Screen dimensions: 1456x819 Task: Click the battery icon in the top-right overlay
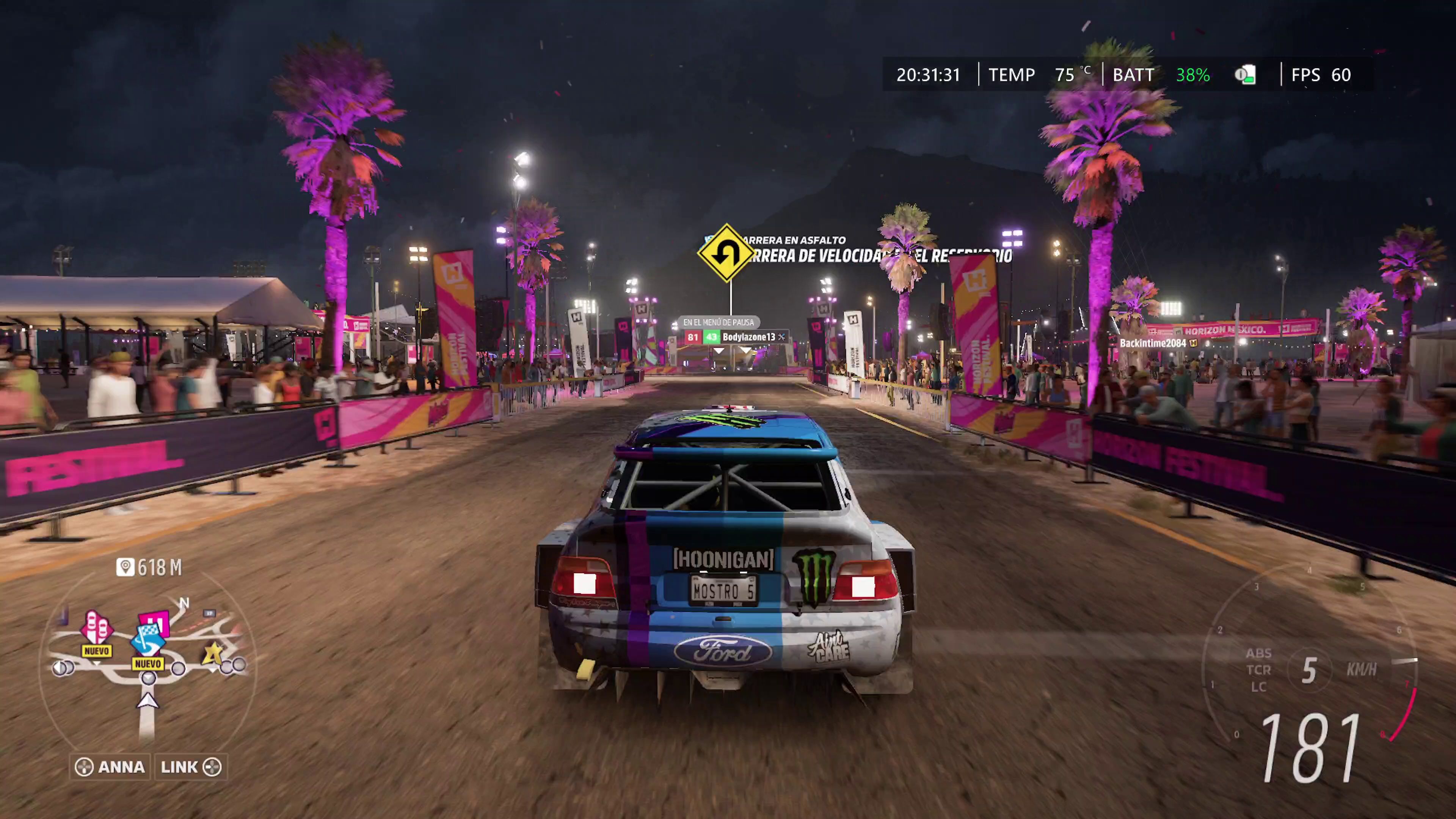point(1246,75)
